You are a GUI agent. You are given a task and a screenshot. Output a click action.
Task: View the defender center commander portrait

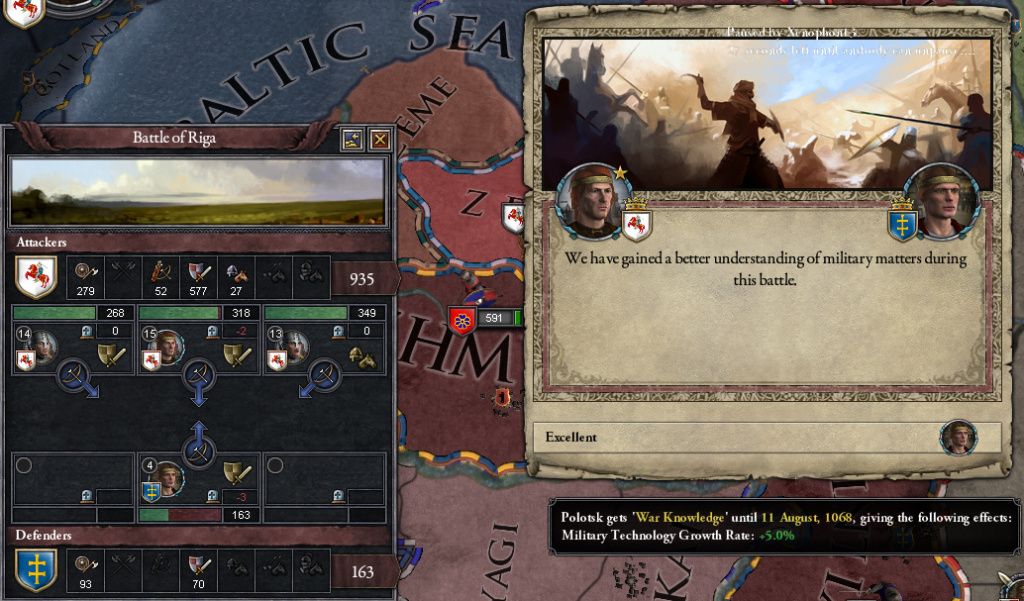(x=169, y=479)
